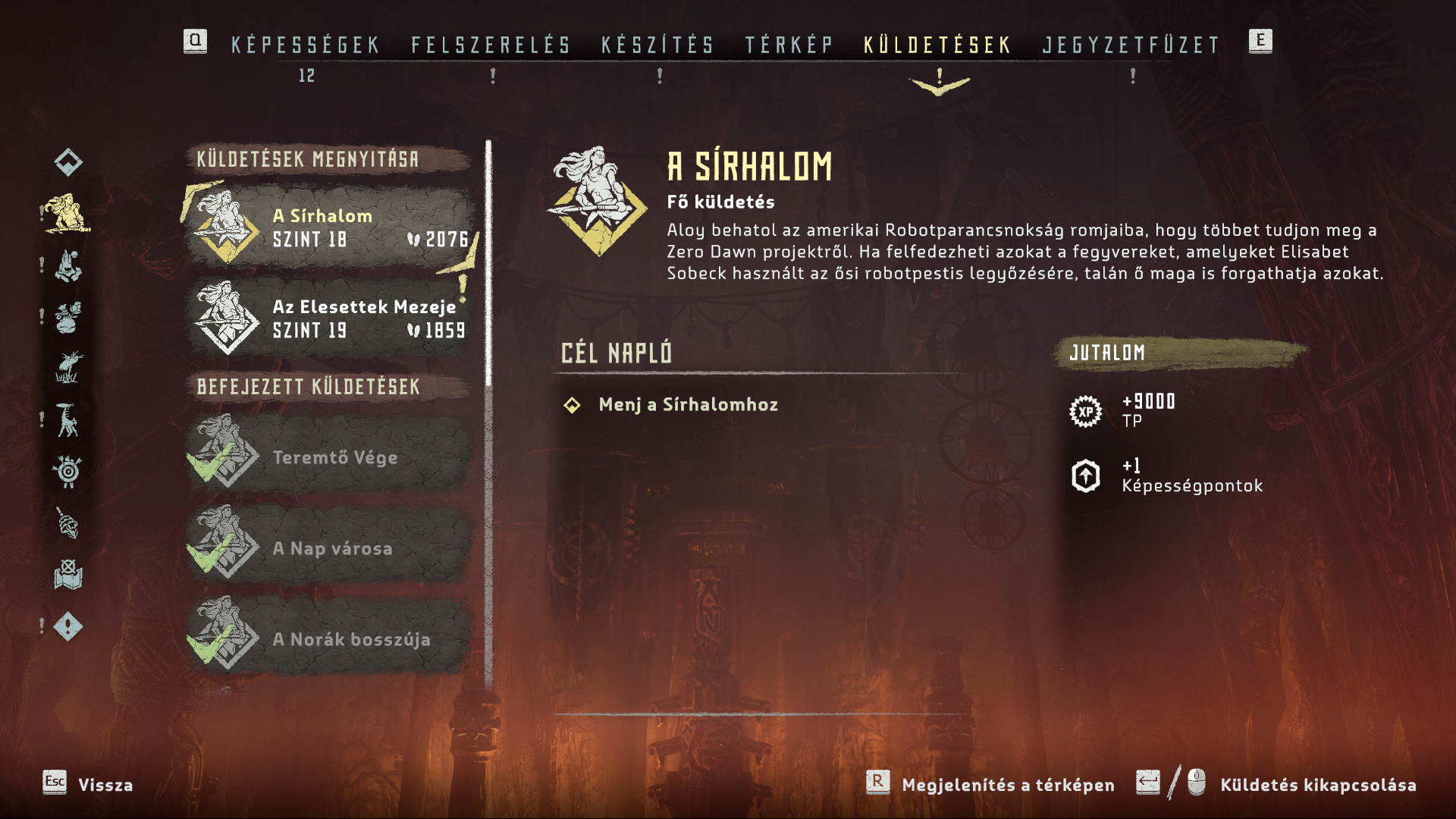Open the Térkép tab

(789, 45)
